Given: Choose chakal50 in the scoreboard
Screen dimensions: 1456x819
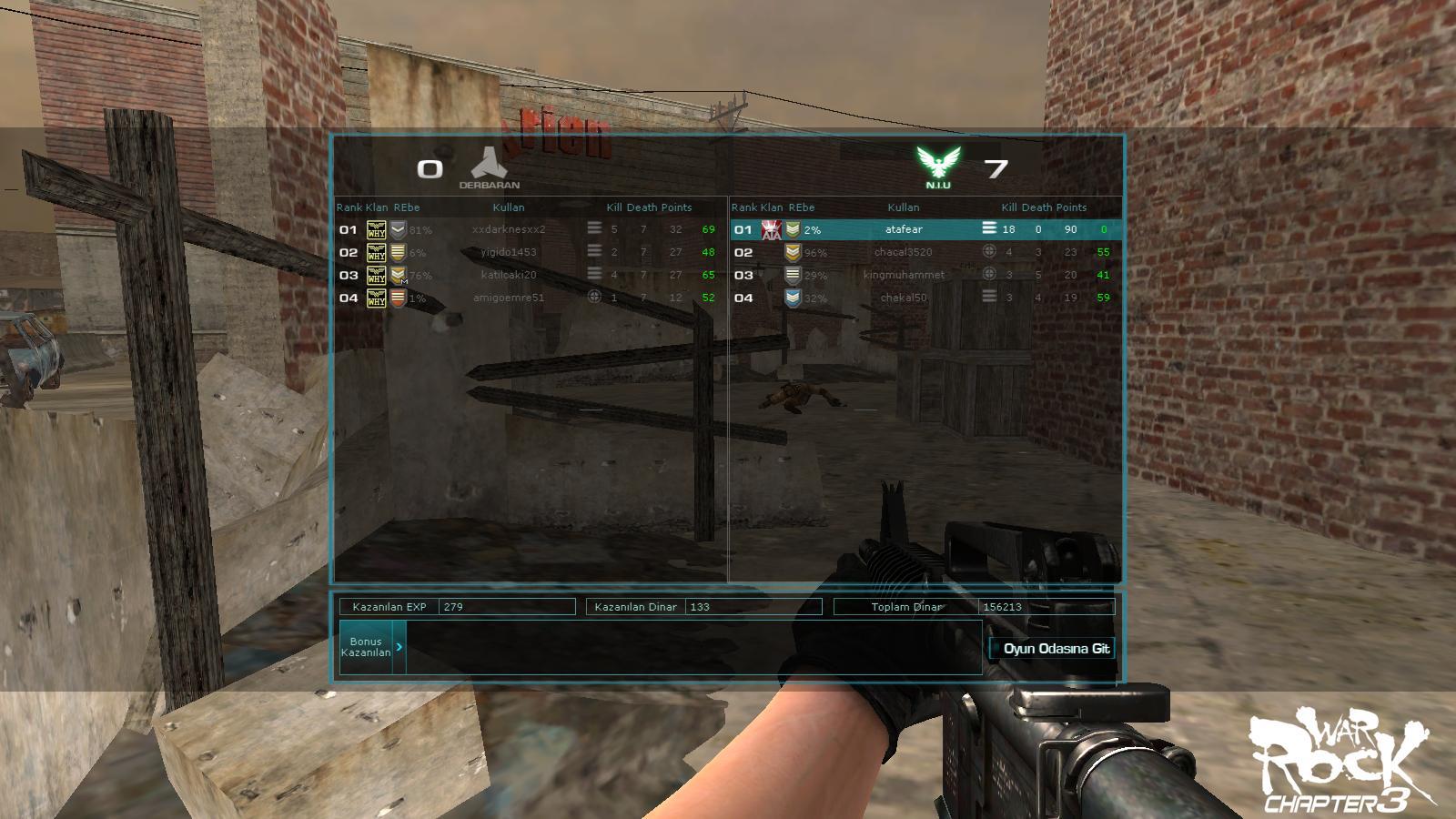Looking at the screenshot, I should tap(904, 298).
